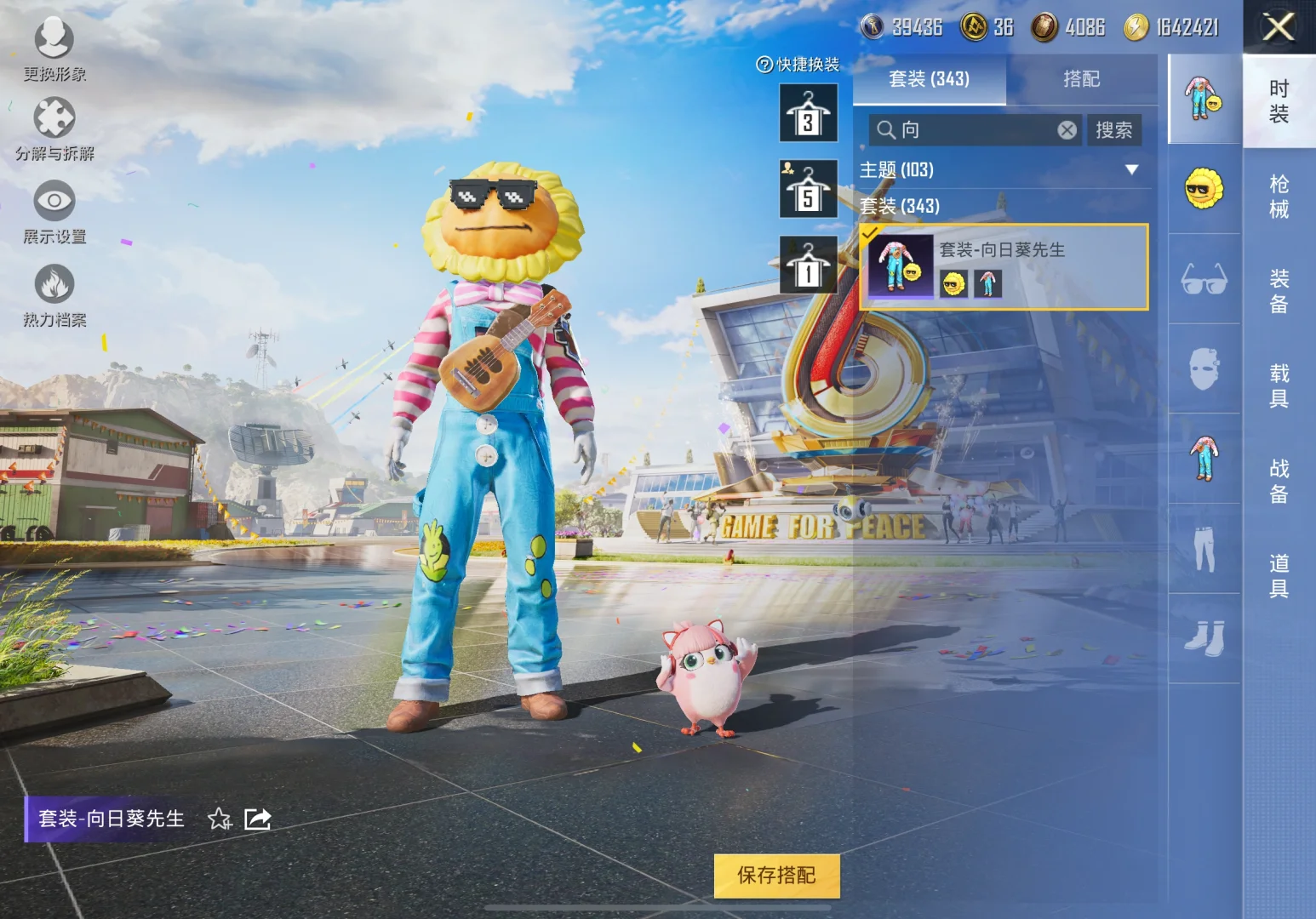Open the 枪械 firearms category
This screenshot has height=919, width=1316.
1279,197
